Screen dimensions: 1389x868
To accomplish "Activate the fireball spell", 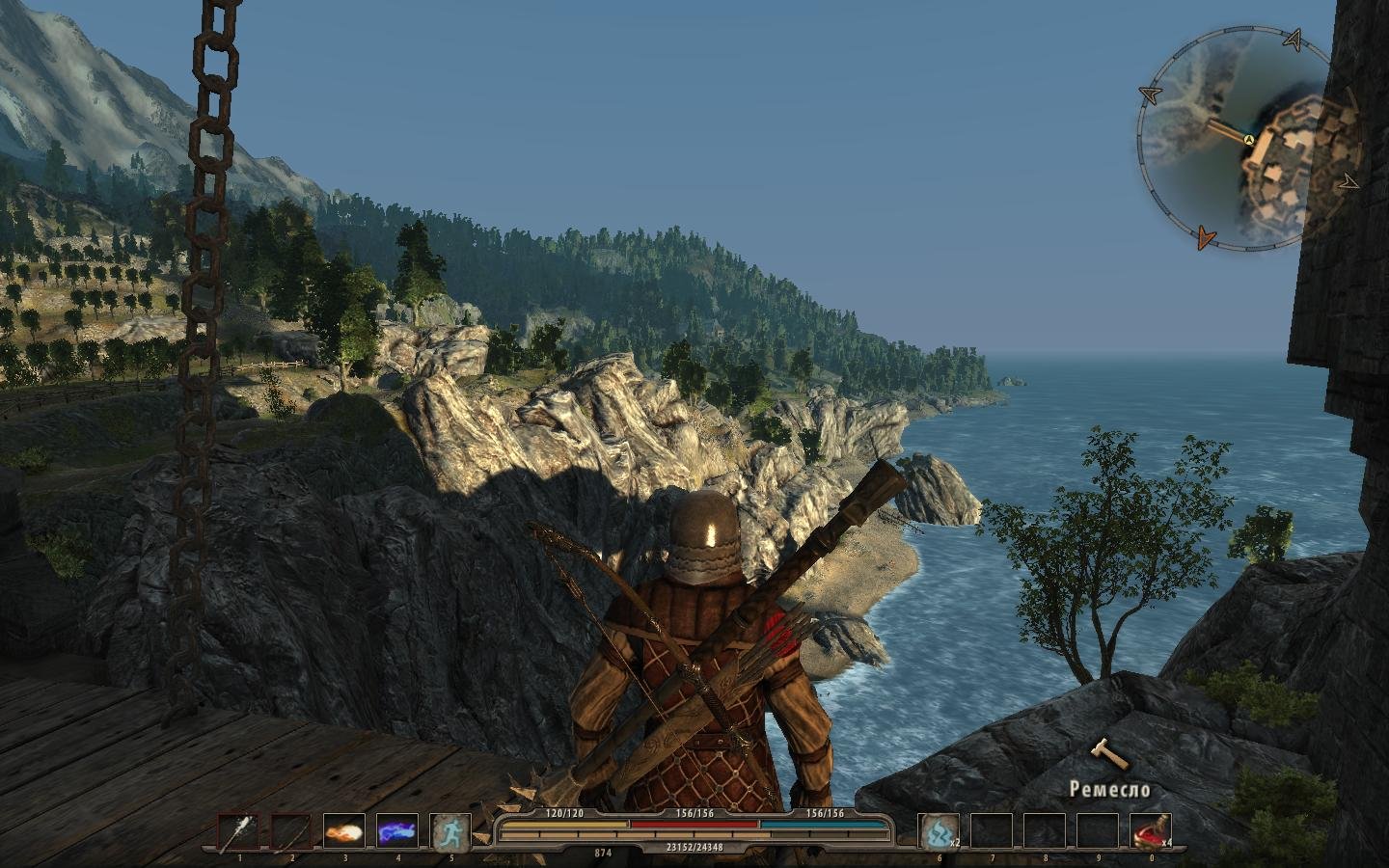I will [x=343, y=832].
